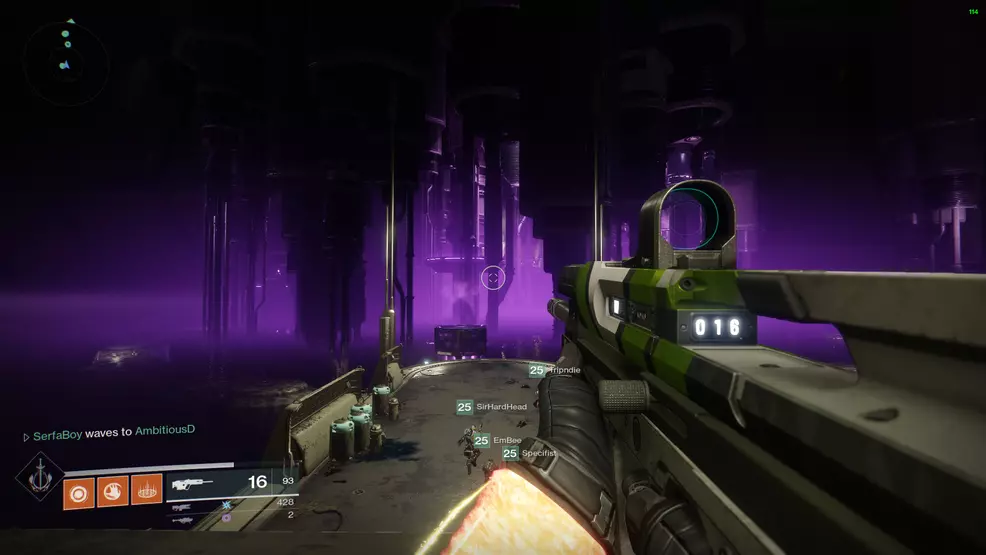Image resolution: width=986 pixels, height=555 pixels.
Task: Switch to the second weapon in the list
Action: pos(183,506)
